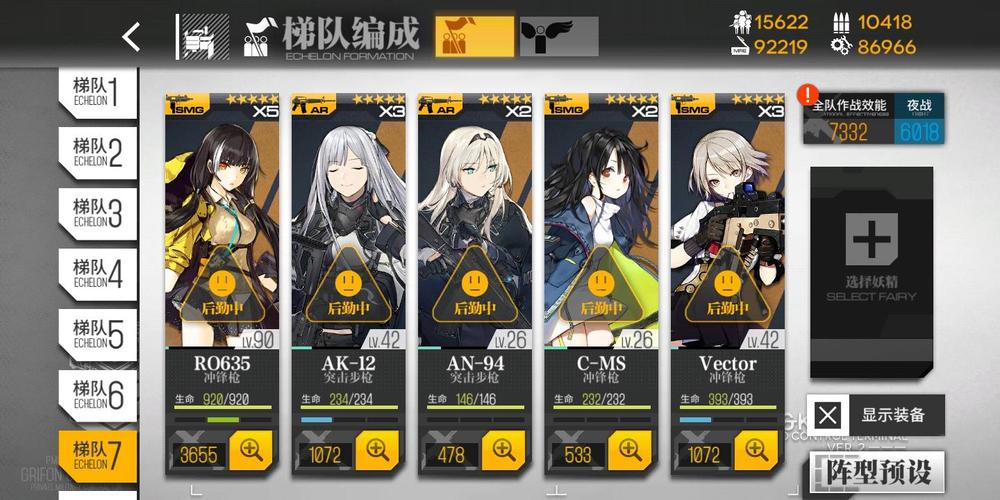Switch to Echelon 6 tab

click(x=97, y=393)
